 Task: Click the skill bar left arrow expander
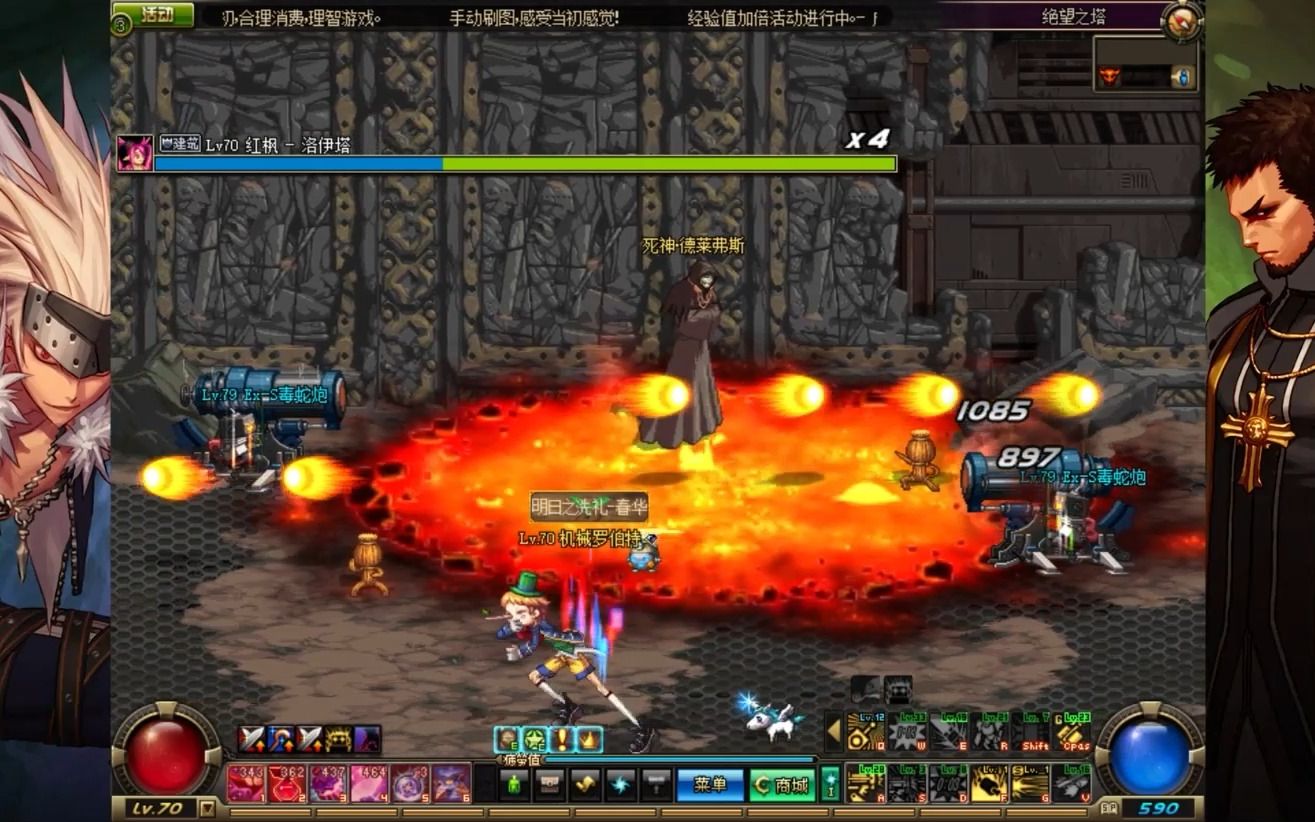coord(833,733)
